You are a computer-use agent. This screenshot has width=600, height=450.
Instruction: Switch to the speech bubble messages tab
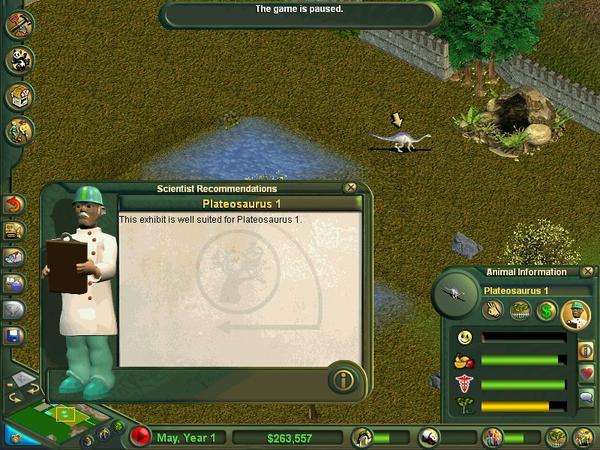[586, 396]
